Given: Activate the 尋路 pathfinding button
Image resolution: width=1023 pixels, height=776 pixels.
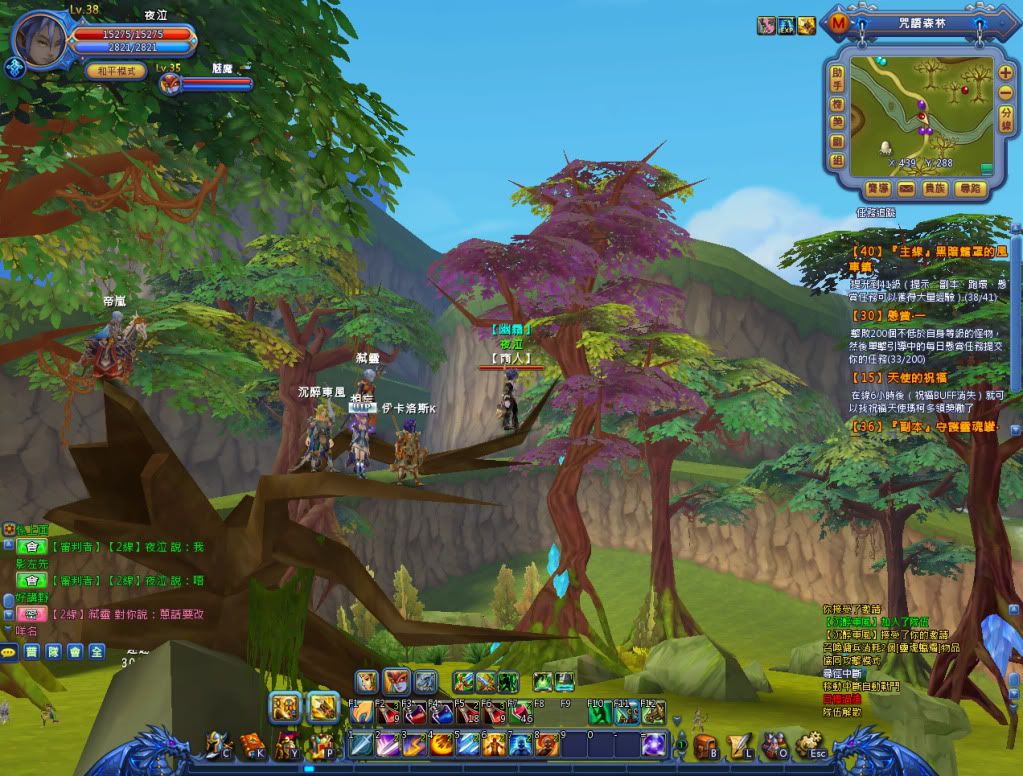Looking at the screenshot, I should [969, 188].
